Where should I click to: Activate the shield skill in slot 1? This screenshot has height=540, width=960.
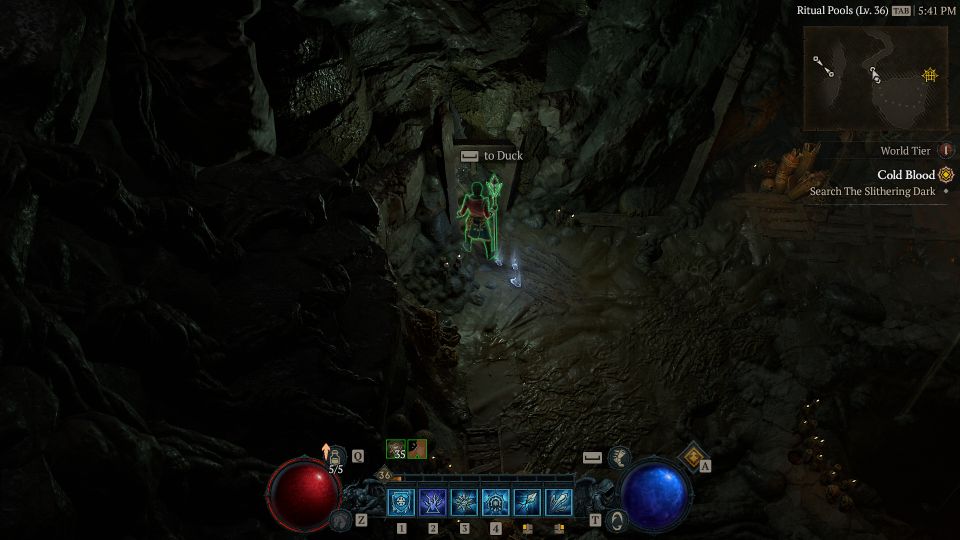point(402,503)
